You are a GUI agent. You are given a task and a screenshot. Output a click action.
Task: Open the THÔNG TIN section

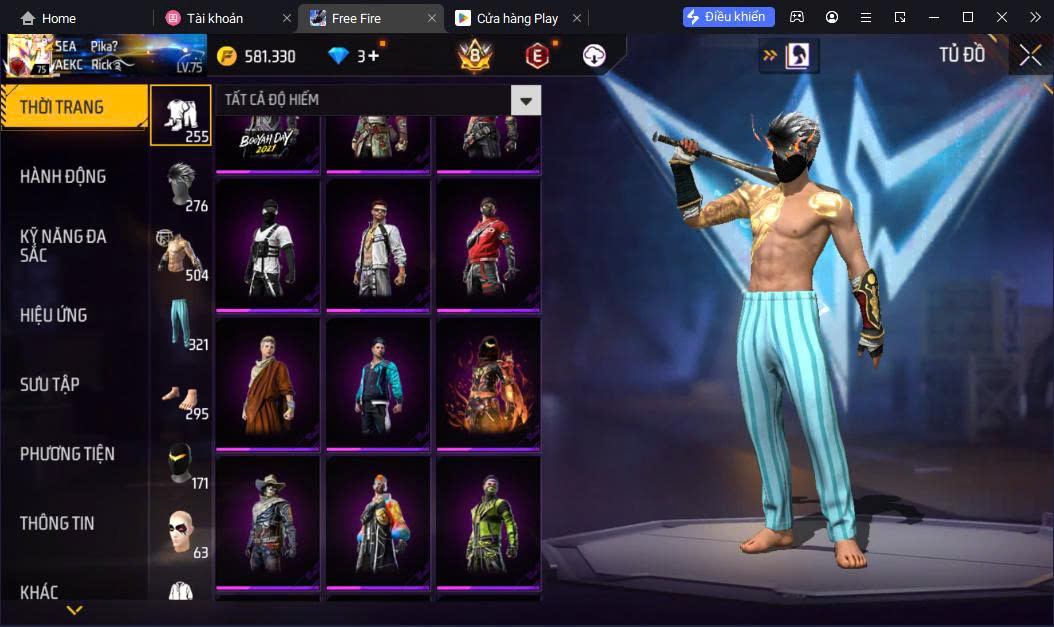[57, 523]
